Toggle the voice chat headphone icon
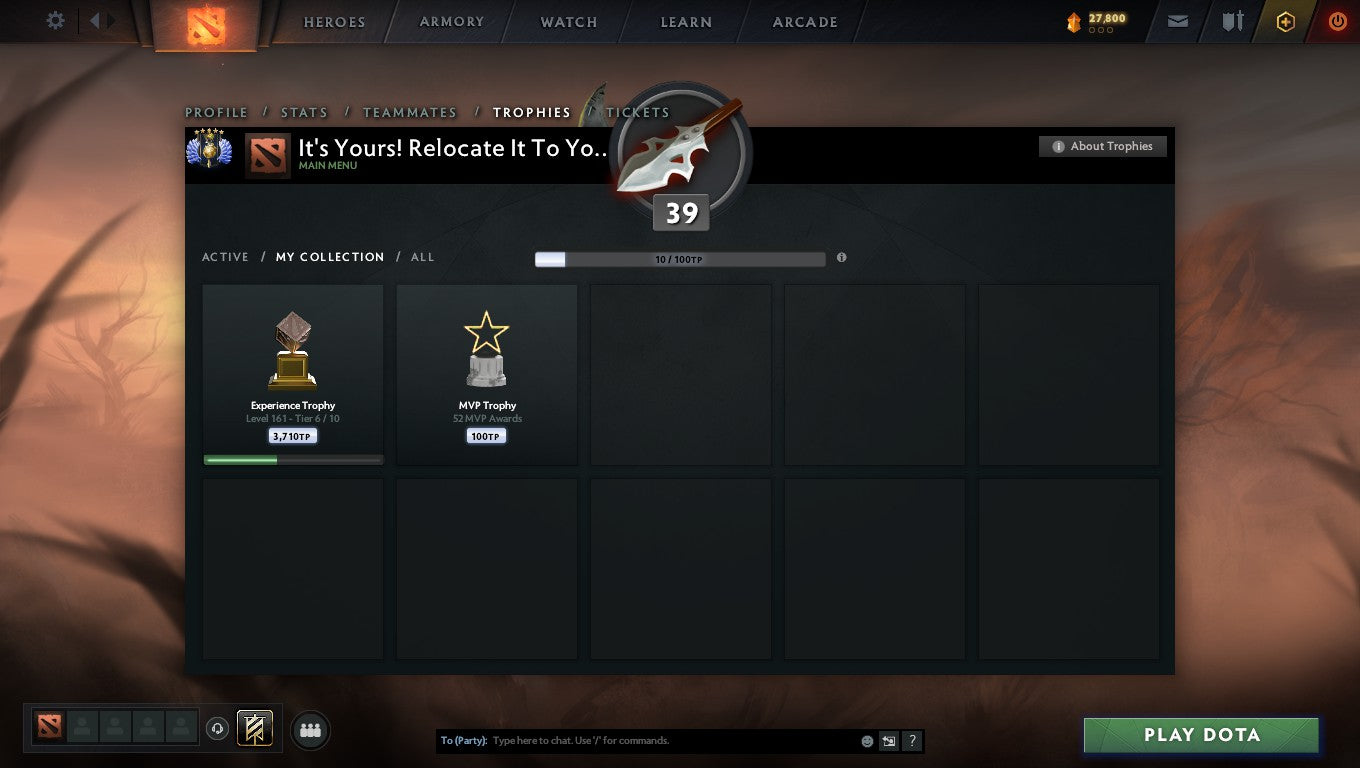Viewport: 1360px width, 768px height. [x=218, y=728]
